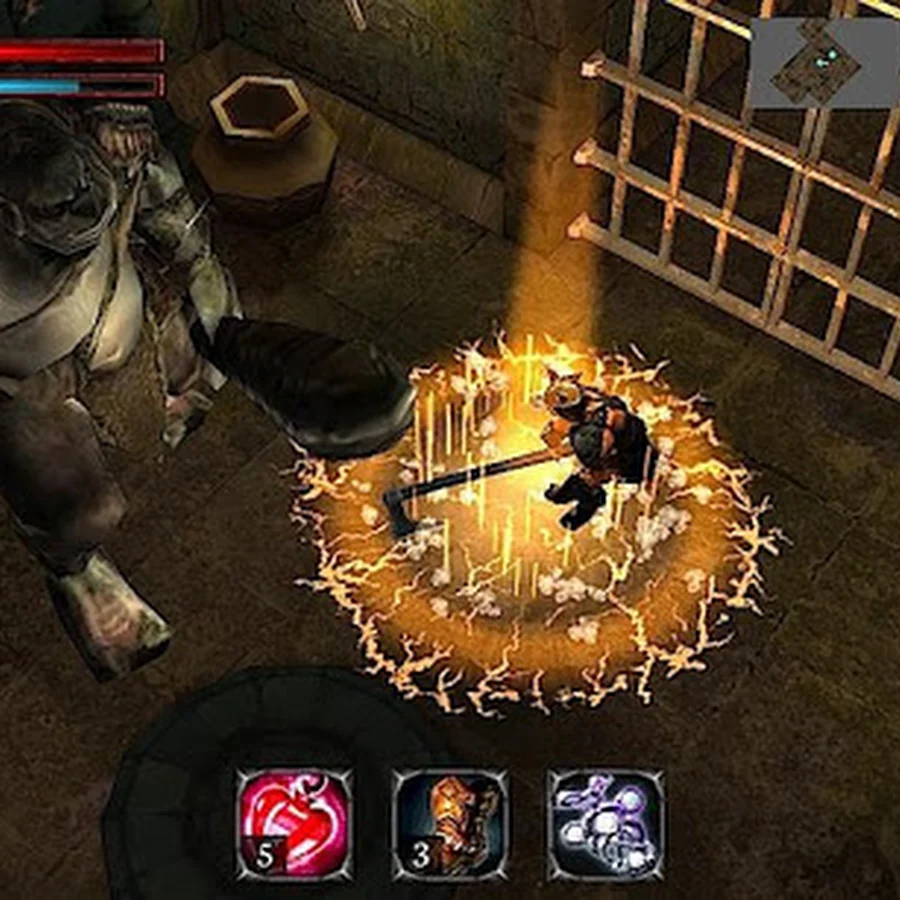Use the red heart potion
This screenshot has width=900, height=900.
(294, 824)
